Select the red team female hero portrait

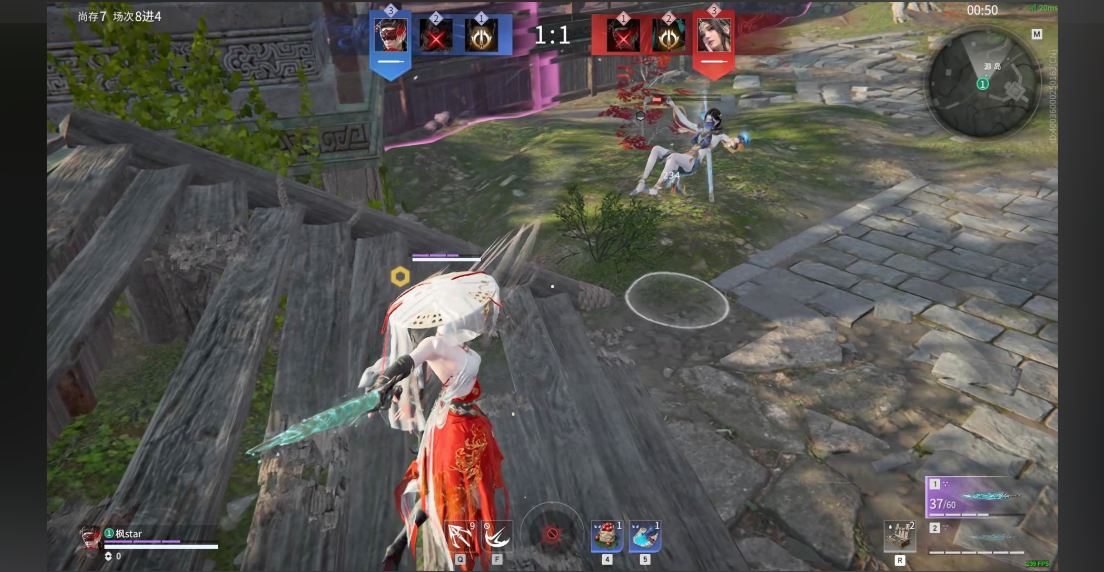pos(713,36)
